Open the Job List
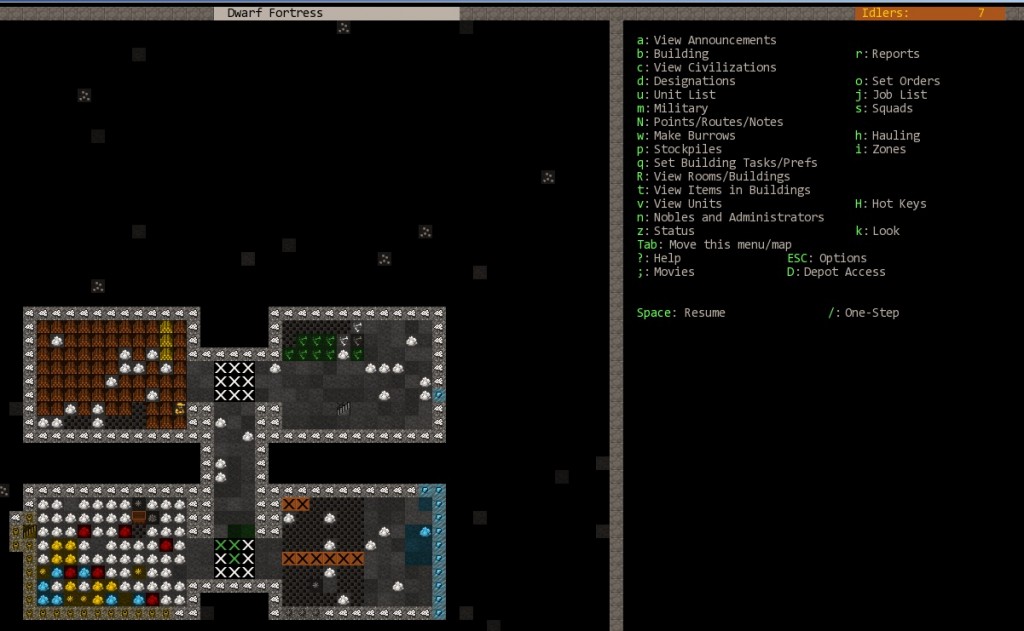1024x631 pixels. coord(899,95)
